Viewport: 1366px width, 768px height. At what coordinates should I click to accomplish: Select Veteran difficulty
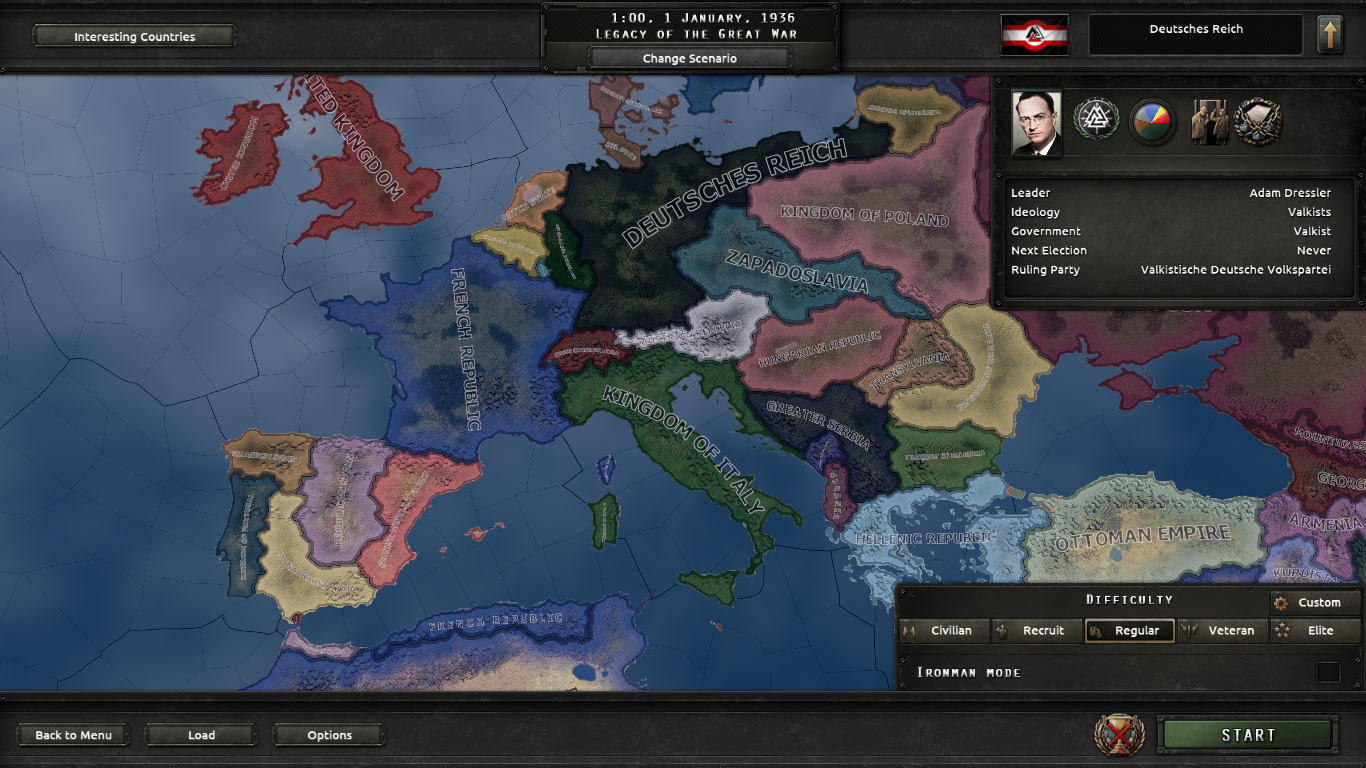[1222, 630]
